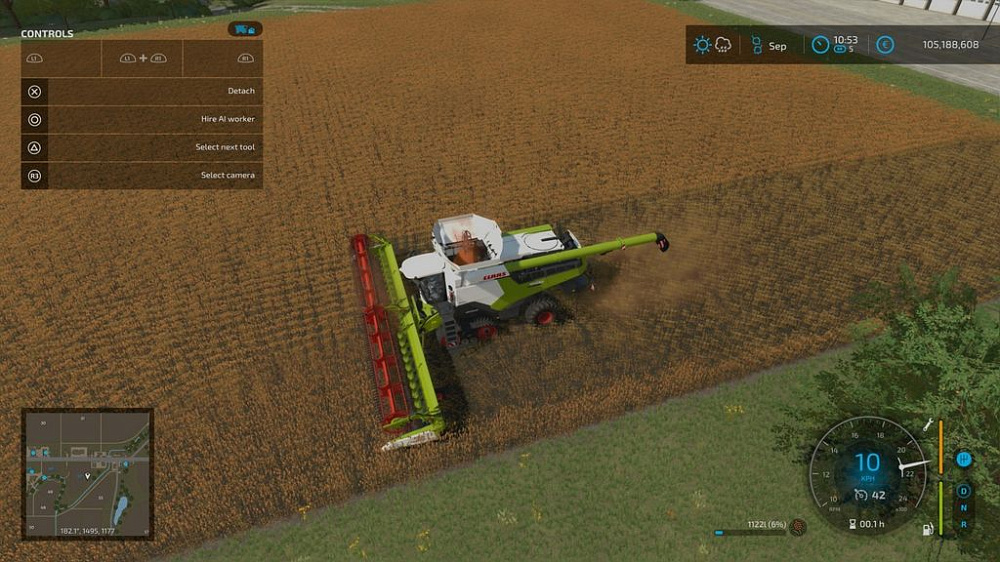Select the D drive gear indicator
The width and height of the screenshot is (1000, 562).
[964, 491]
